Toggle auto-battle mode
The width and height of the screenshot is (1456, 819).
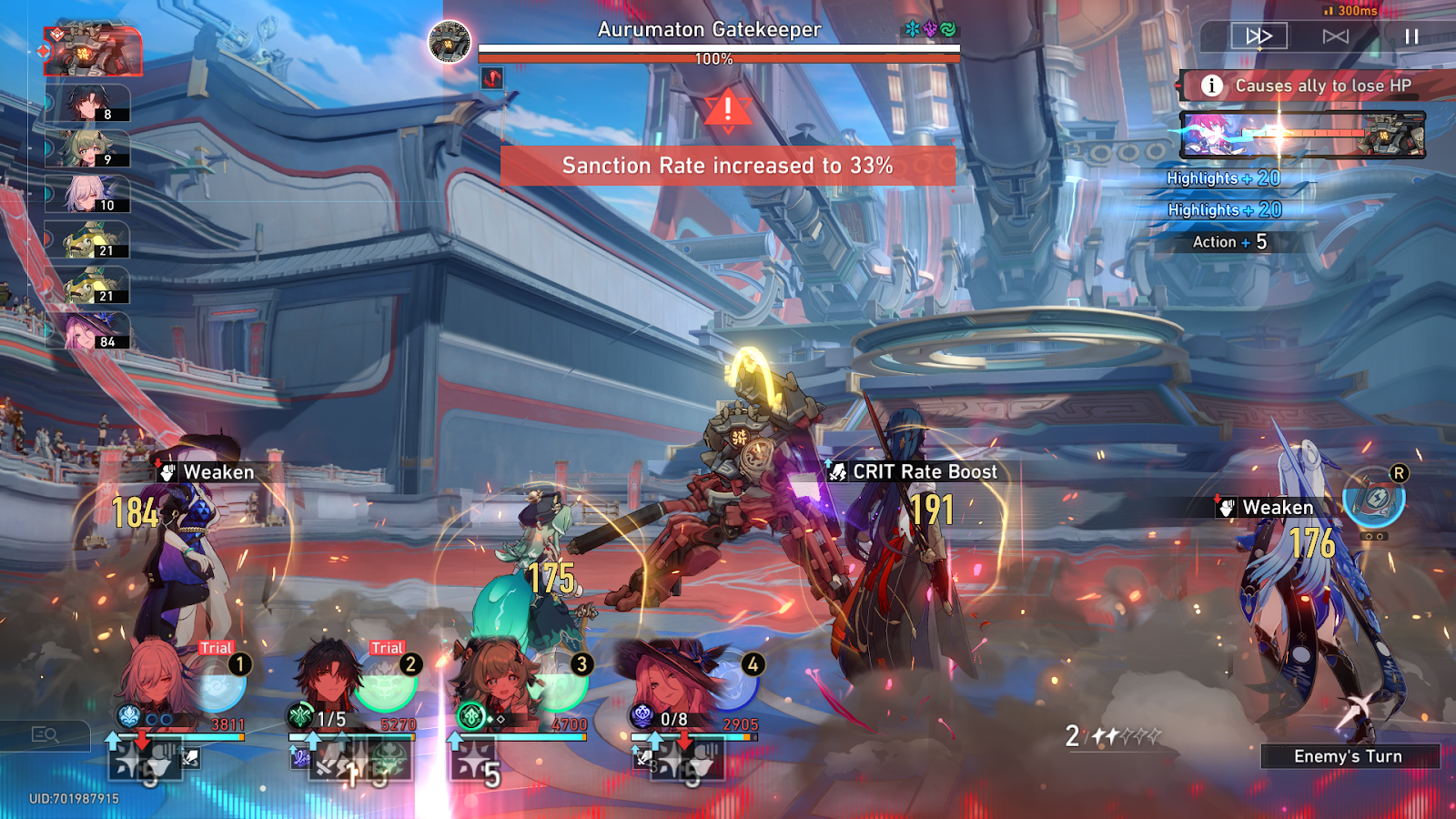(1335, 36)
